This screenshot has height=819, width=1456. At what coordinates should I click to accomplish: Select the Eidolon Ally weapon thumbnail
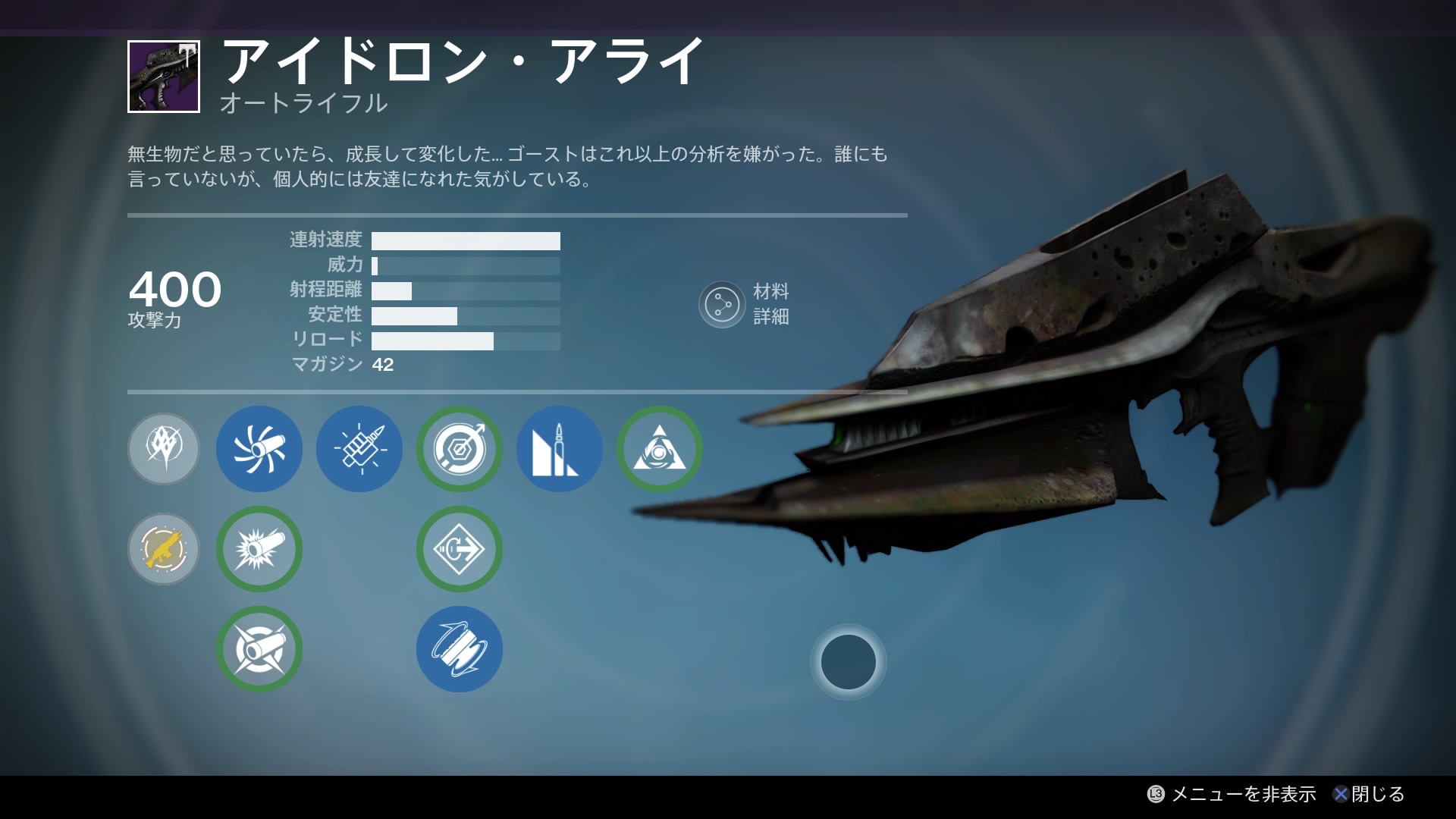pos(164,77)
